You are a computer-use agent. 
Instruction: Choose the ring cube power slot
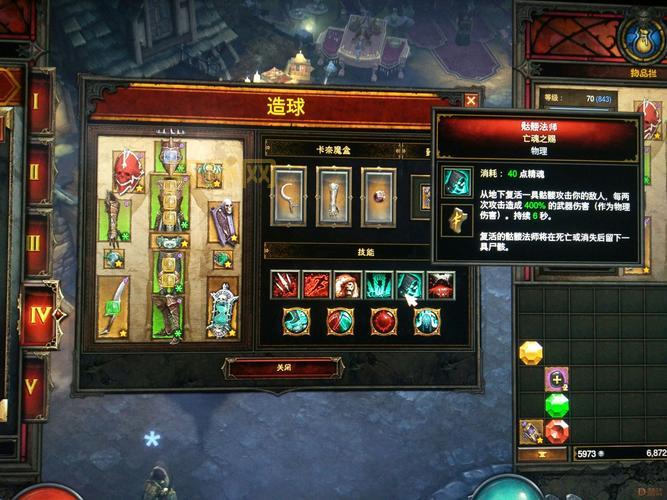coord(378,196)
